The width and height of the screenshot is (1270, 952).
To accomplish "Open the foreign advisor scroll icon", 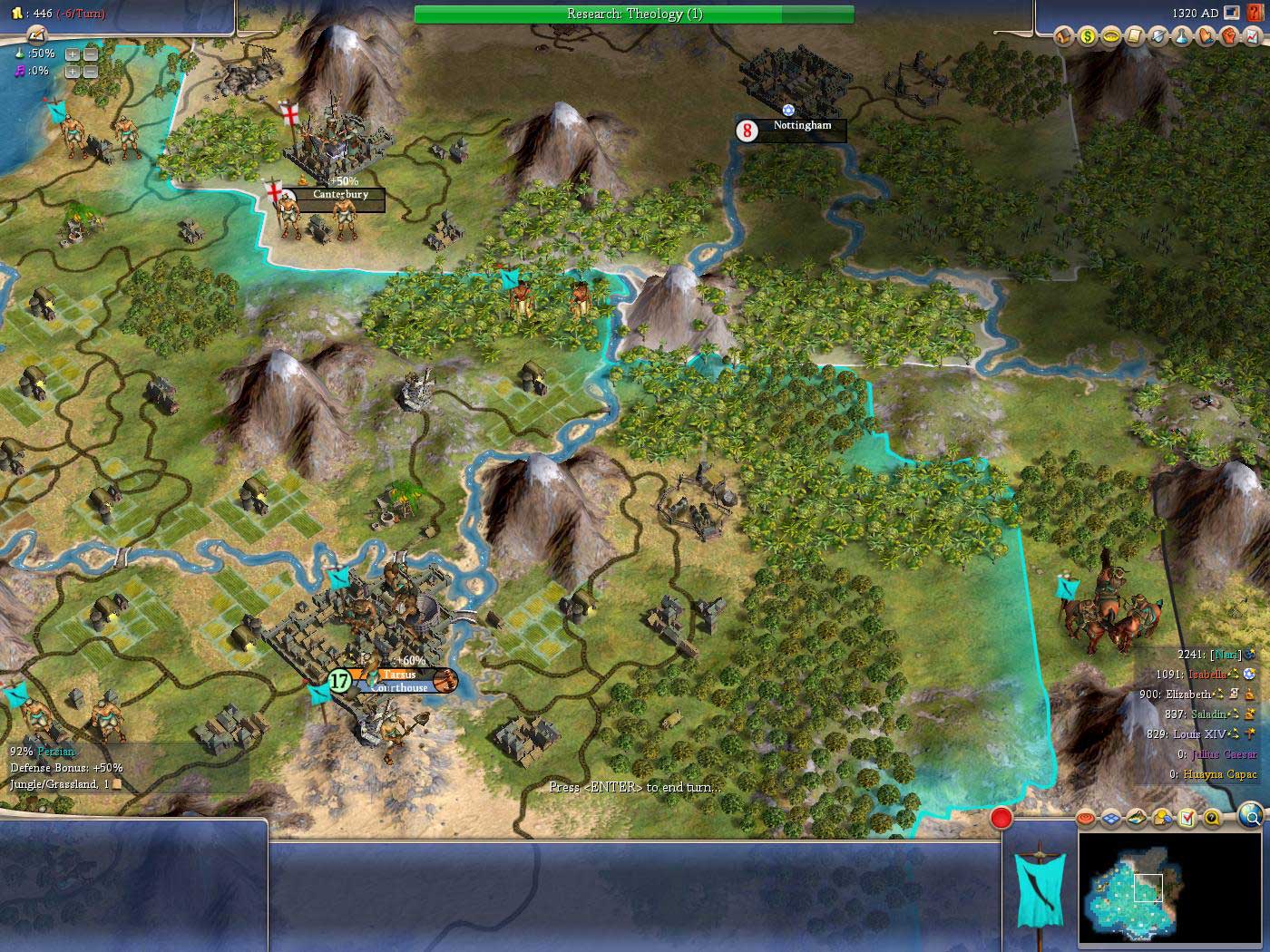I will coord(1134,37).
